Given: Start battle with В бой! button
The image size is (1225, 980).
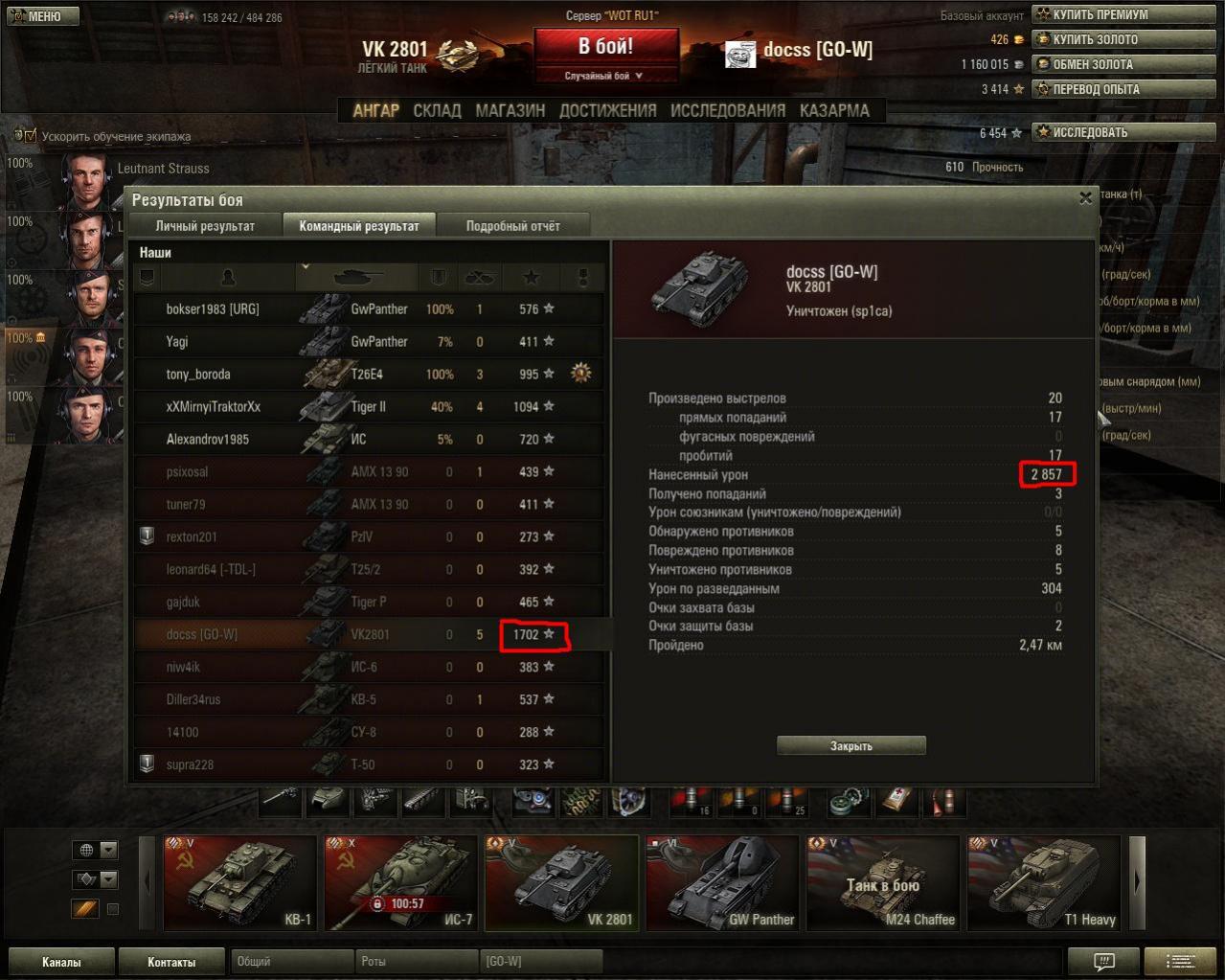Looking at the screenshot, I should click(x=605, y=46).
